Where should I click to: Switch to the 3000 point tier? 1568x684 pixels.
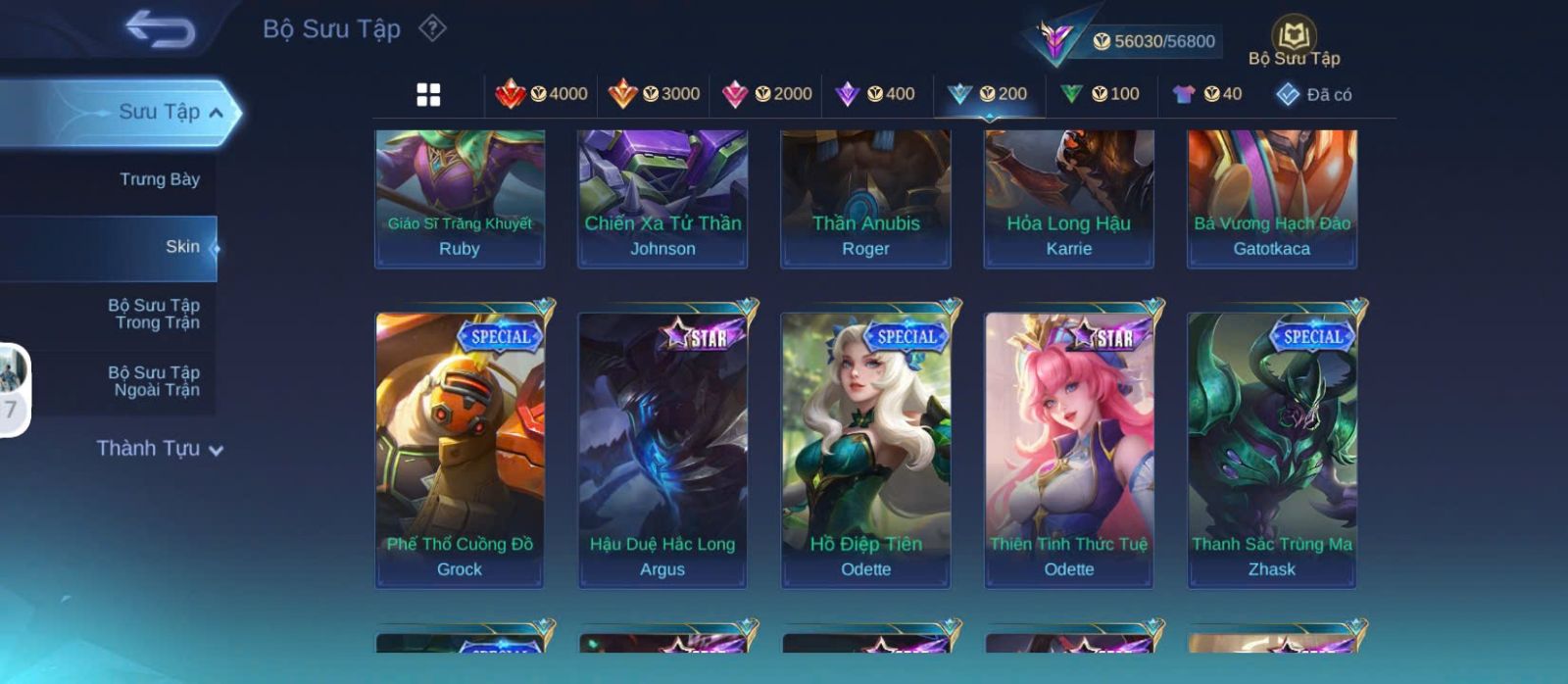[x=655, y=94]
